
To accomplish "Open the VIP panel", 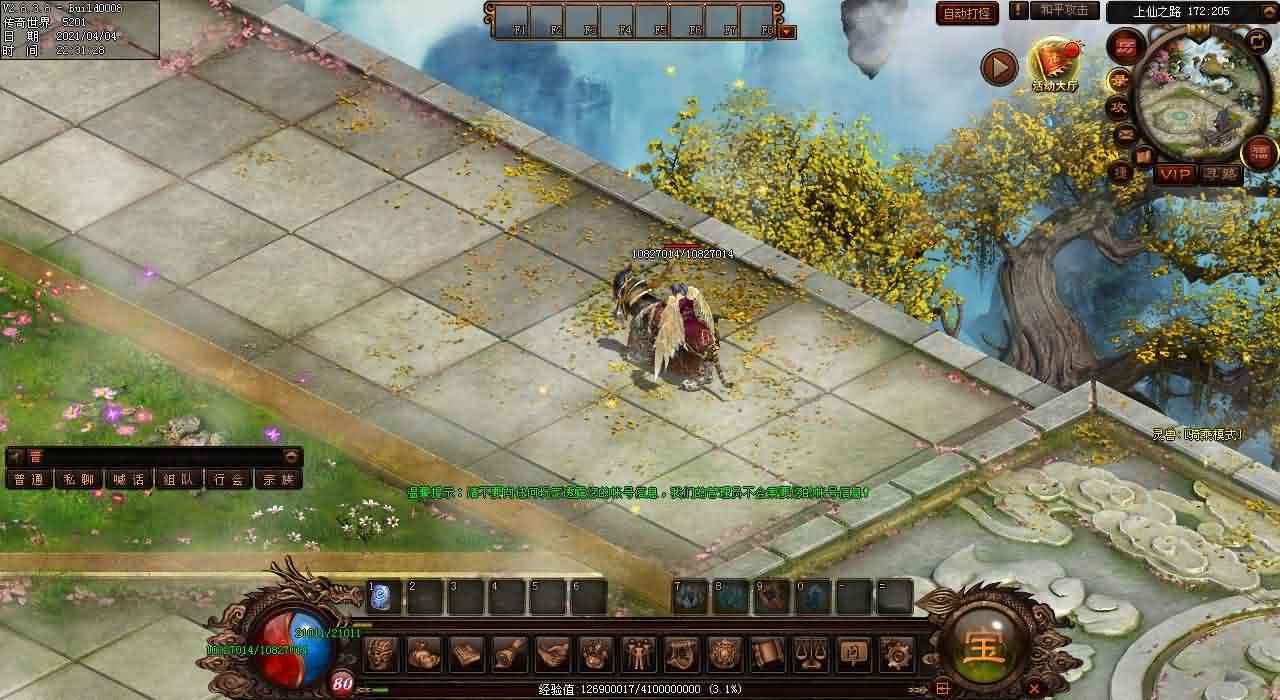I will coord(1176,174).
